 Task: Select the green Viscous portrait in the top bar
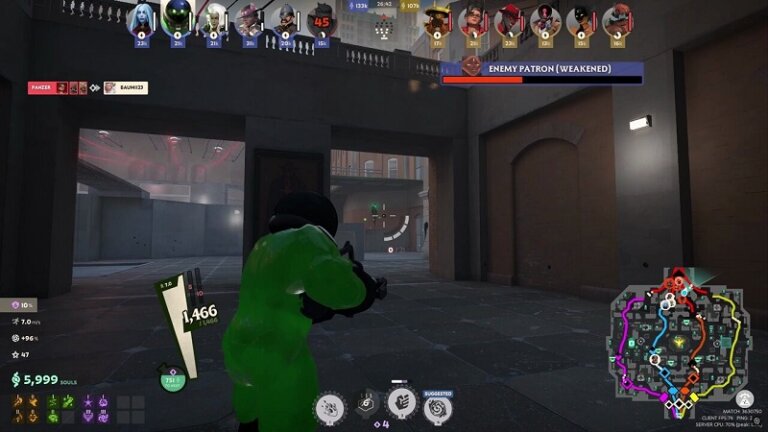[x=177, y=19]
